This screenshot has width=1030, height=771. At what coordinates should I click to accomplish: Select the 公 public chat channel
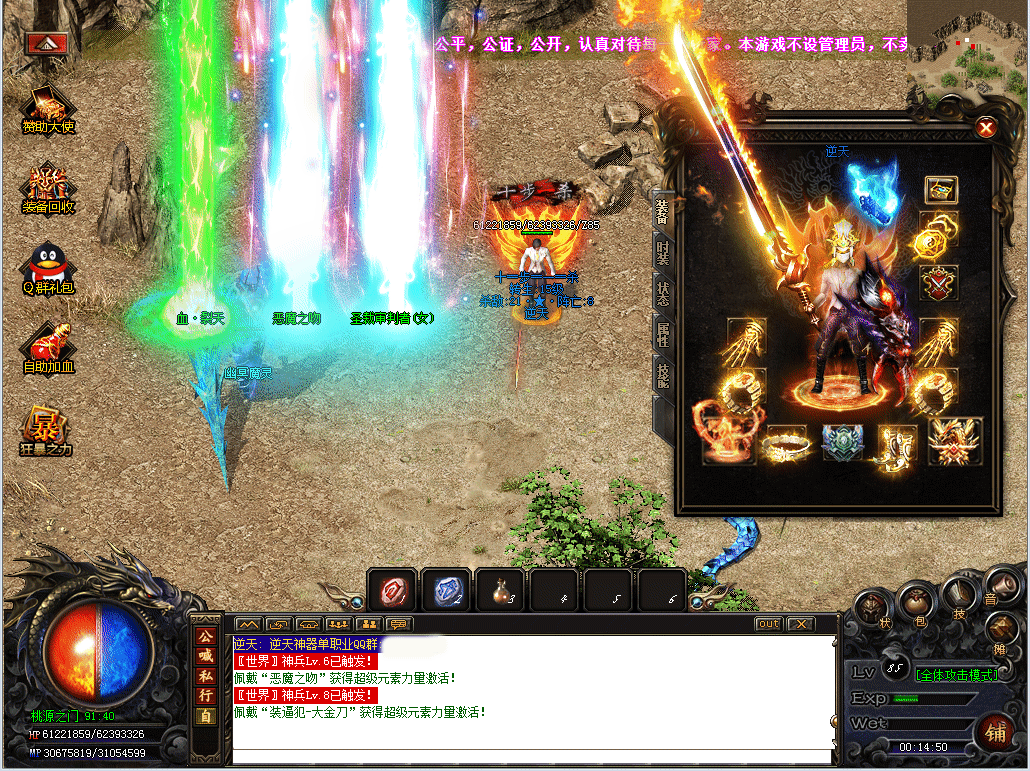click(205, 636)
